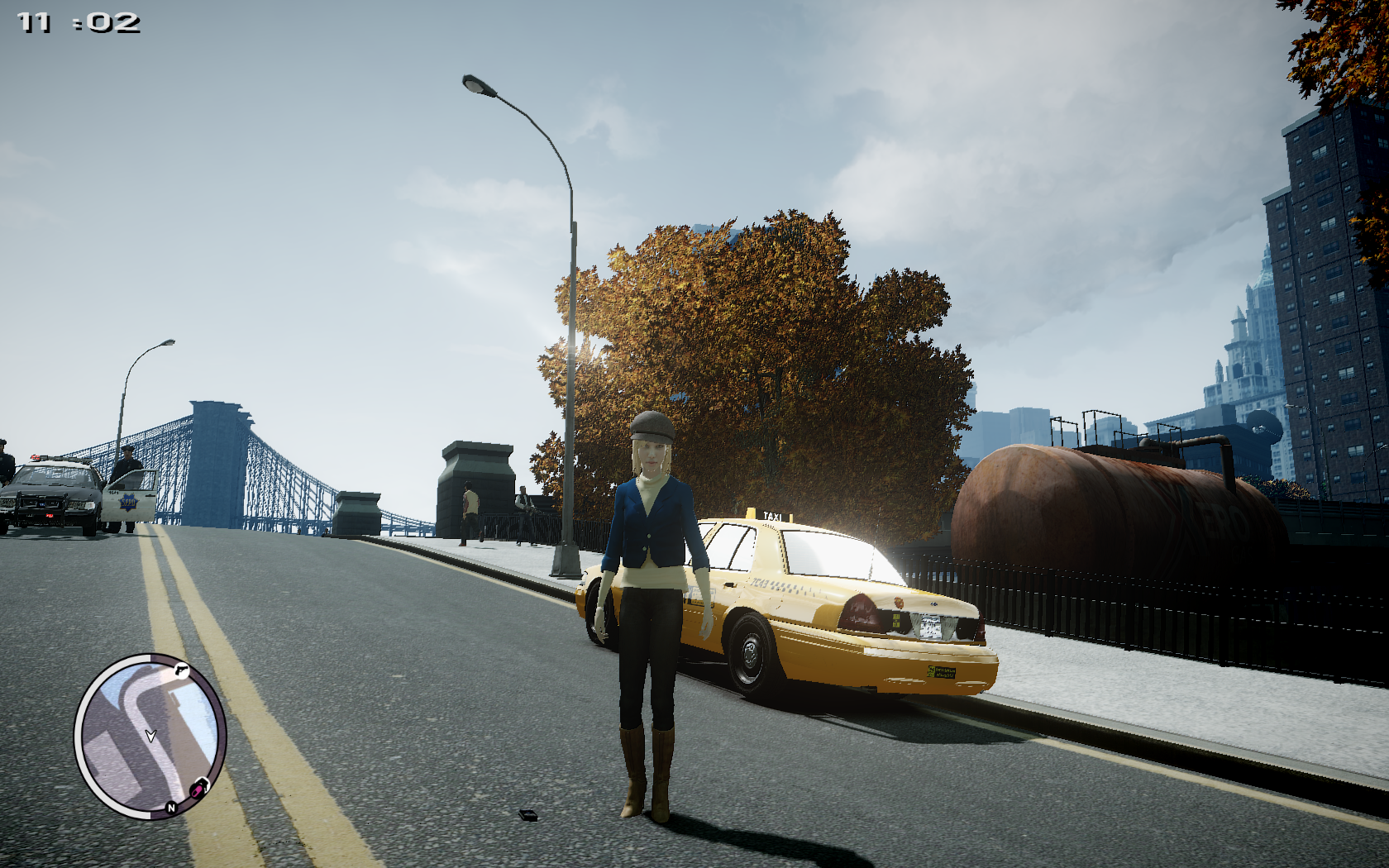Click the white player arrow on radar

pyautogui.click(x=150, y=735)
